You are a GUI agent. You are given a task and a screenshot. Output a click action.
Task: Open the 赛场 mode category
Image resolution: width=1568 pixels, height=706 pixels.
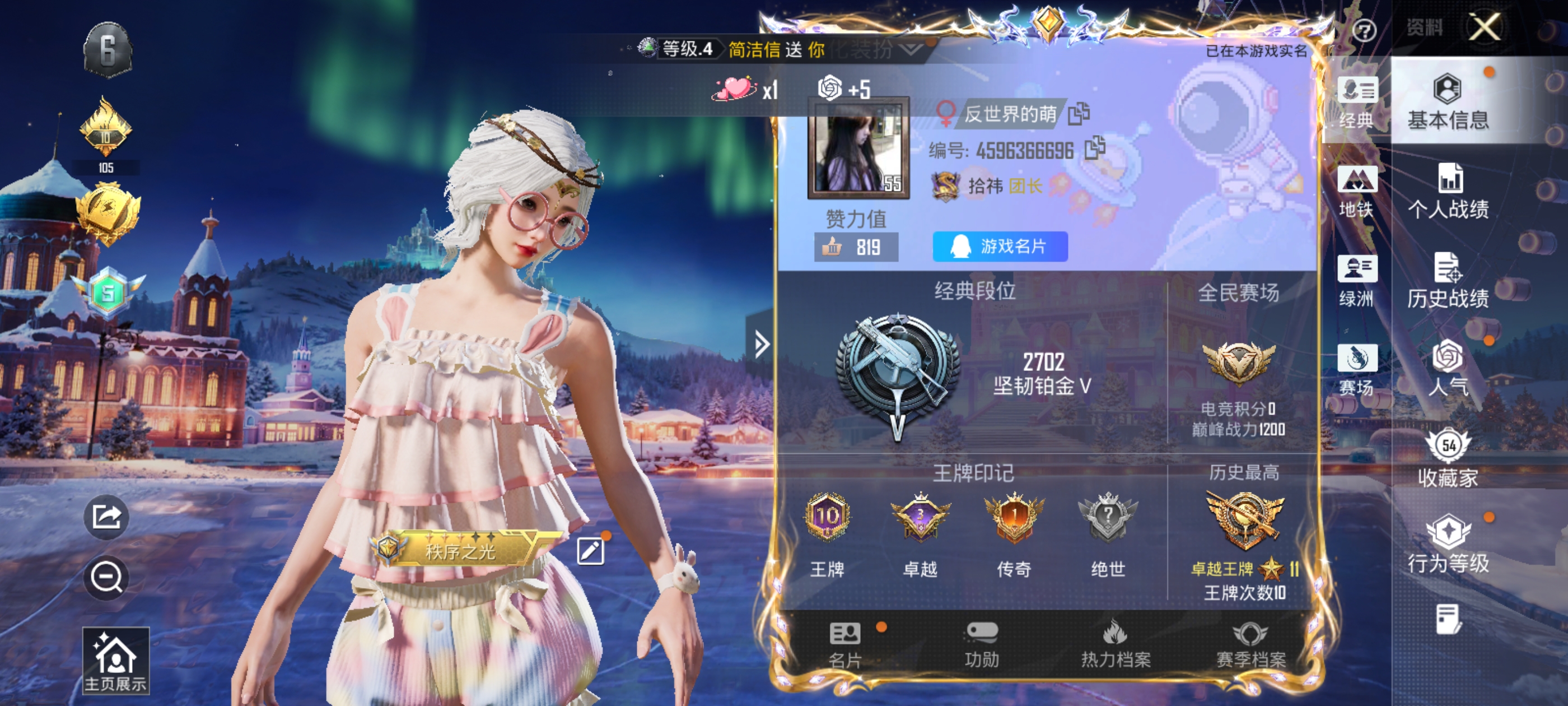tap(1356, 369)
